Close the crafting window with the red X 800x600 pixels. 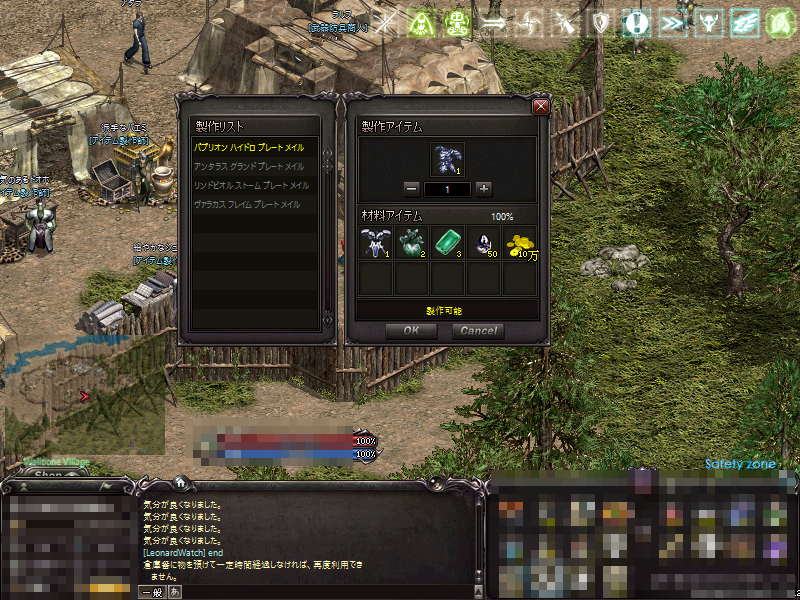click(541, 107)
